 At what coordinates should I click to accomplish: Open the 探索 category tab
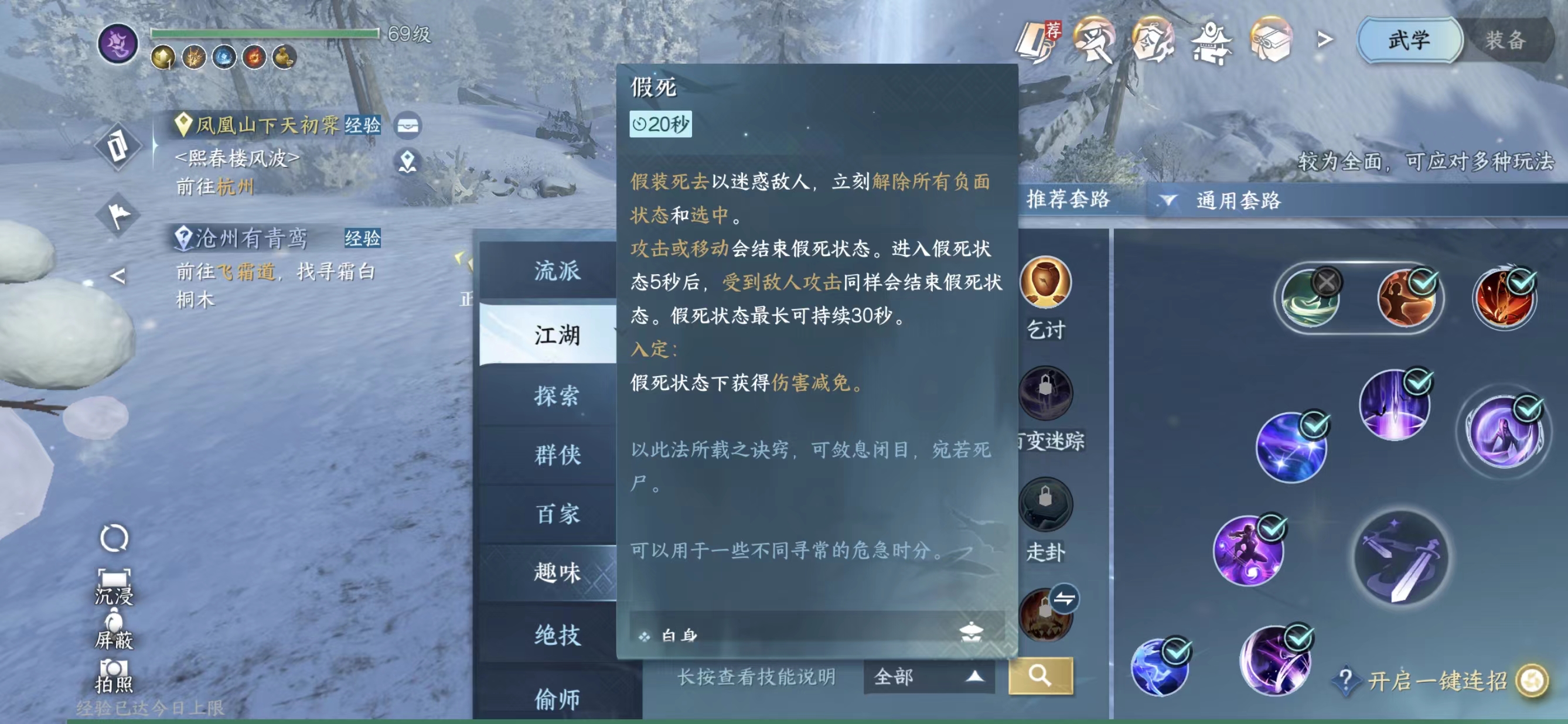click(x=555, y=395)
